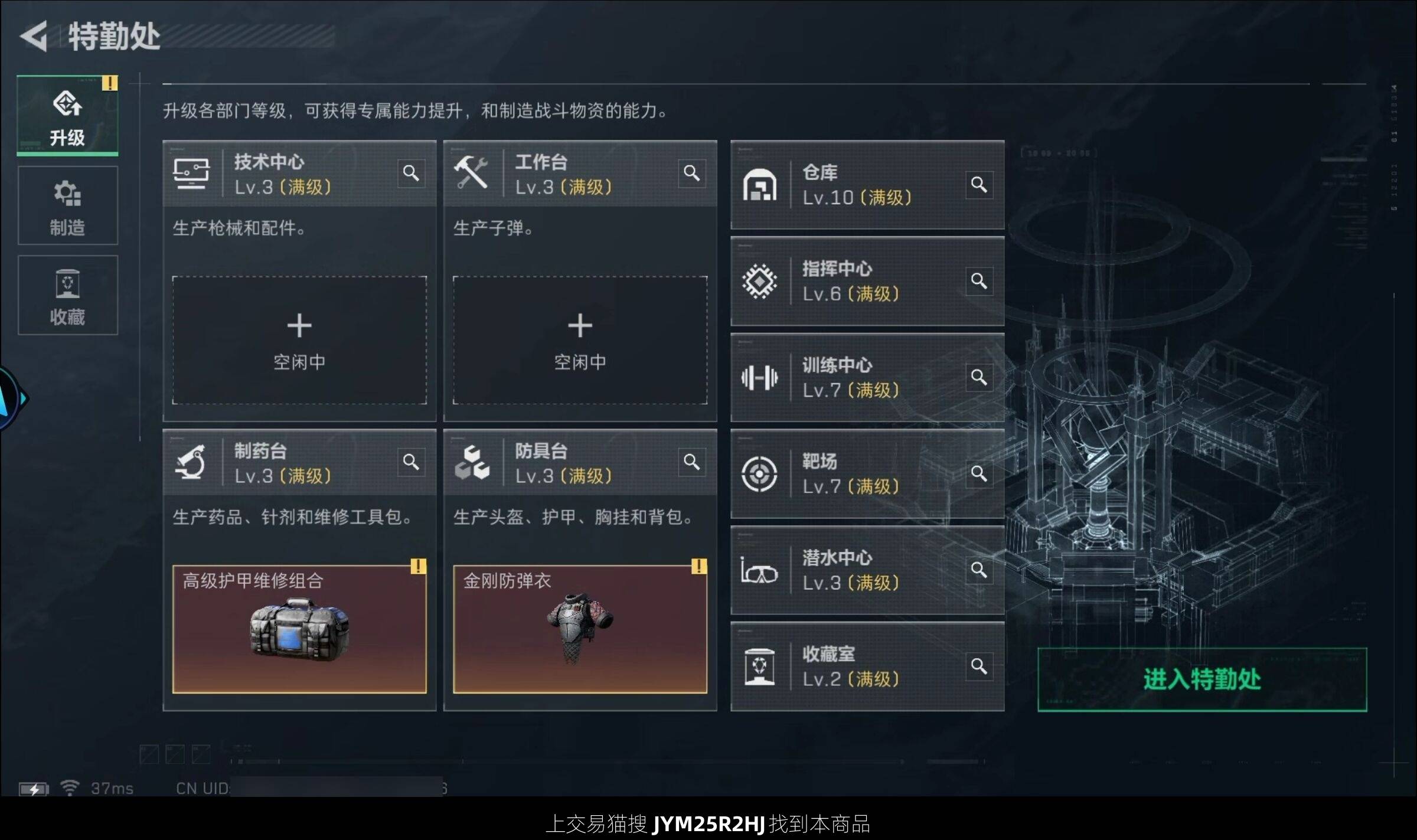Go back using the top-left arrow

(34, 37)
